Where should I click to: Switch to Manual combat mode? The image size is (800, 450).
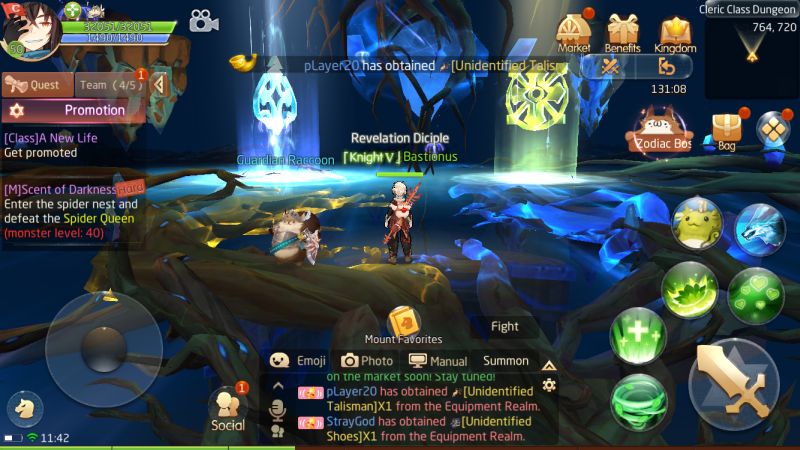[438, 361]
